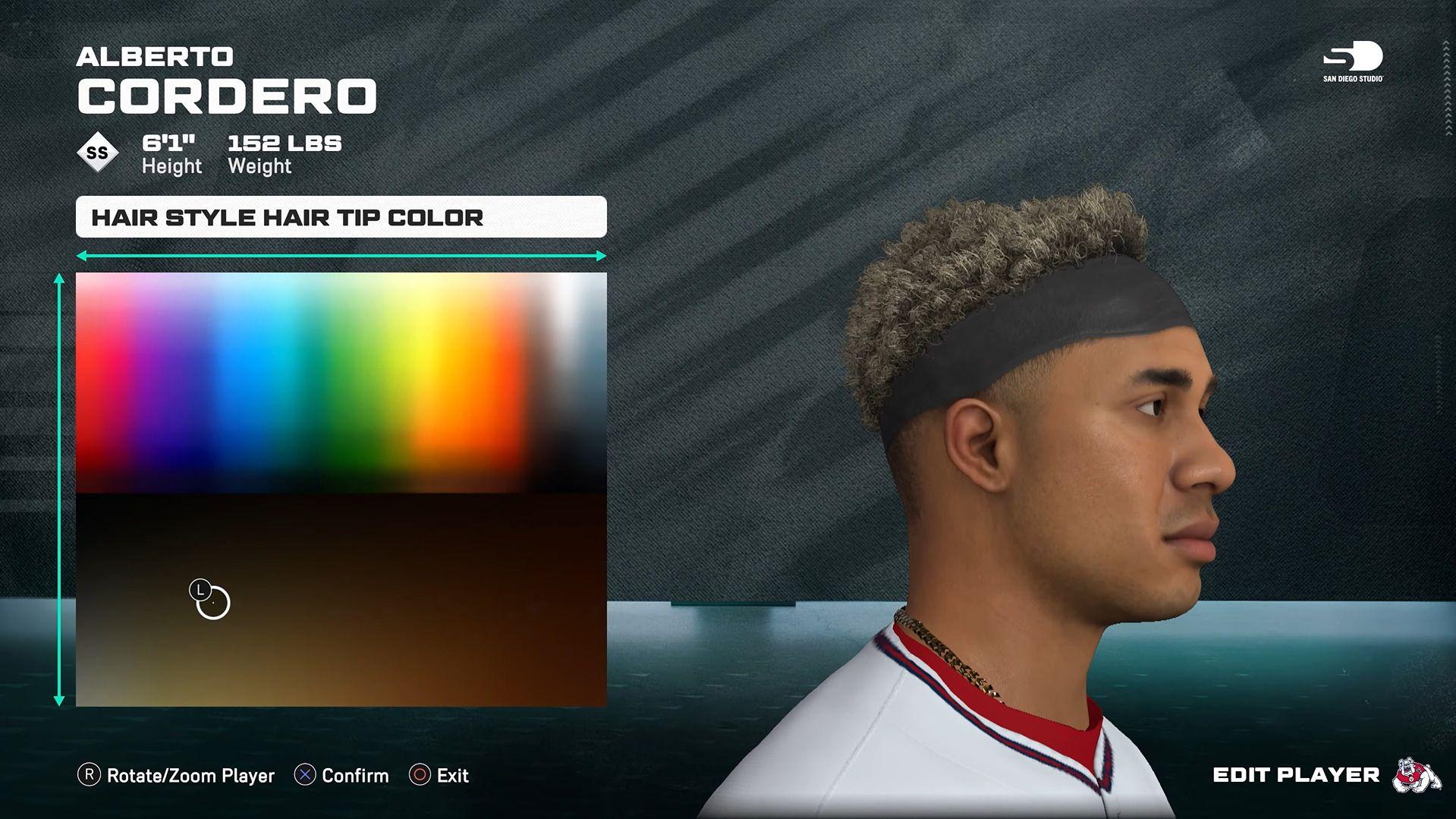The height and width of the screenshot is (819, 1456).
Task: Confirm the selected hair tip color
Action: (x=354, y=776)
